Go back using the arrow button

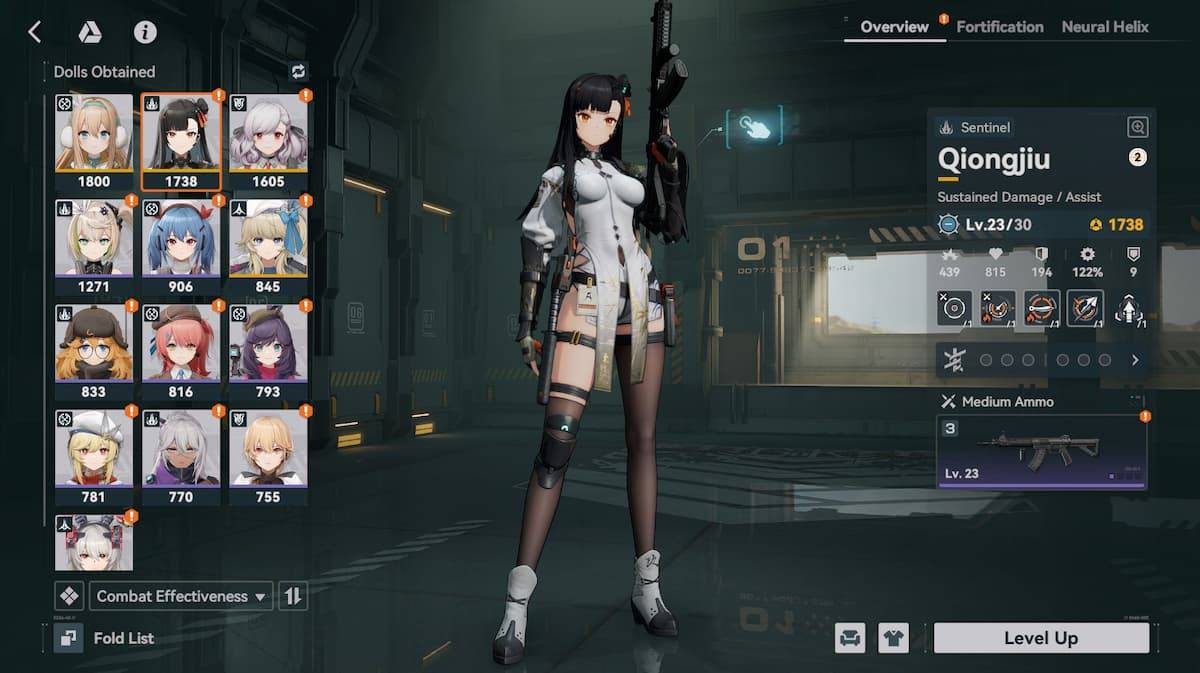(x=35, y=32)
